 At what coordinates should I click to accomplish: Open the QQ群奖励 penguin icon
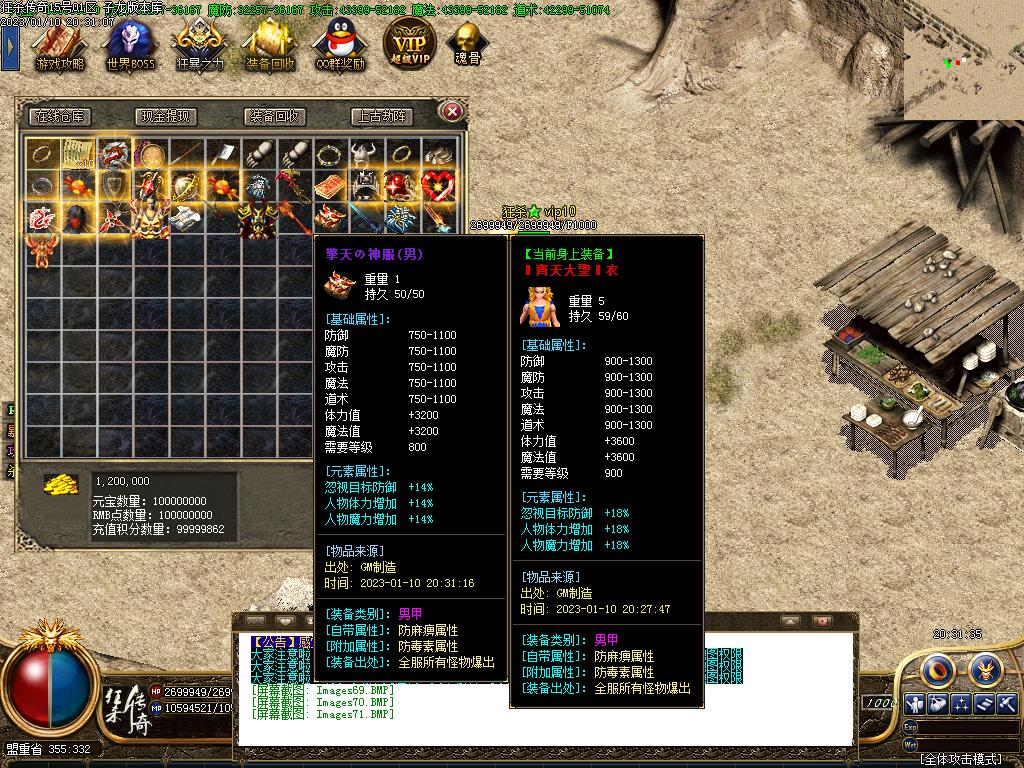point(339,44)
